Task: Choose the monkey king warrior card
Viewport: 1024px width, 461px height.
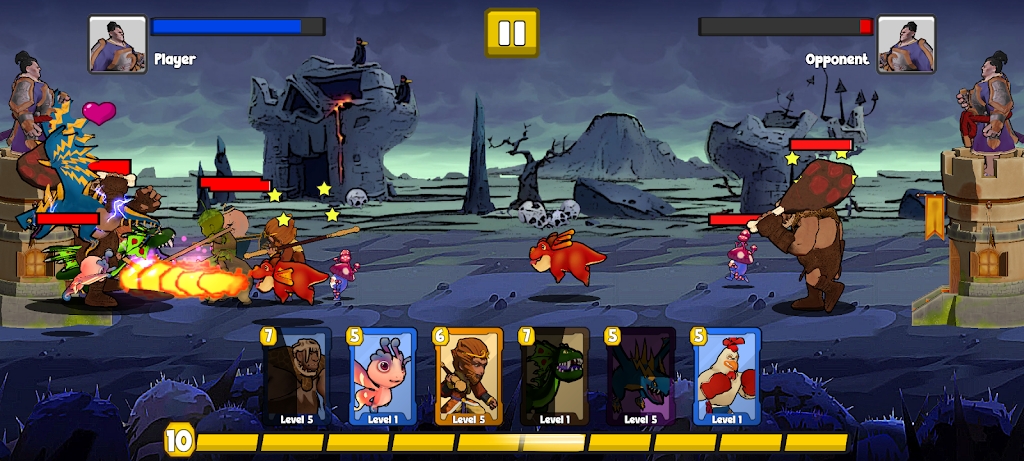Action: tap(468, 378)
